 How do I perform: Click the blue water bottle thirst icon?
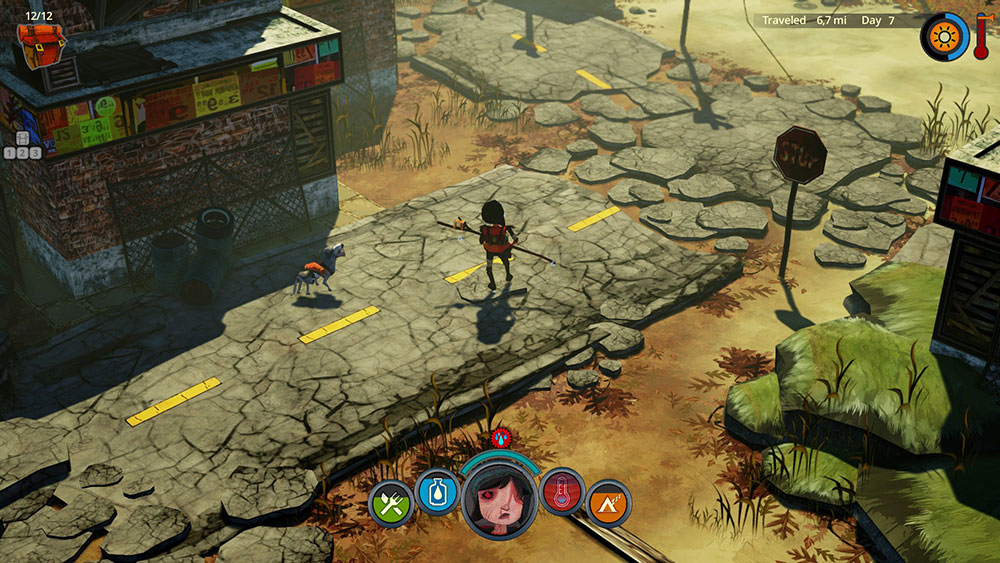[437, 492]
